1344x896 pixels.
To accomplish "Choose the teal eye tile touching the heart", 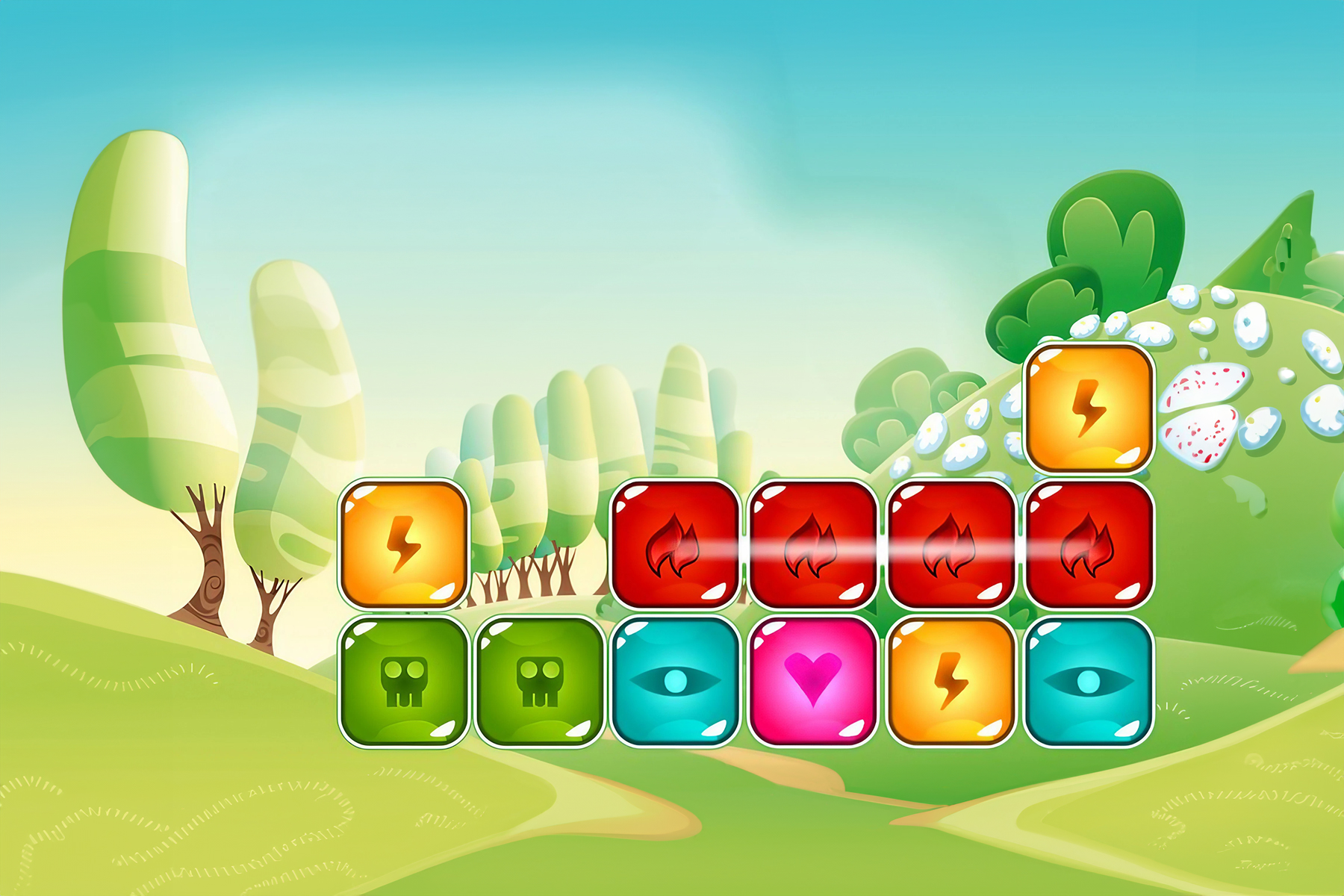I will 675,681.
